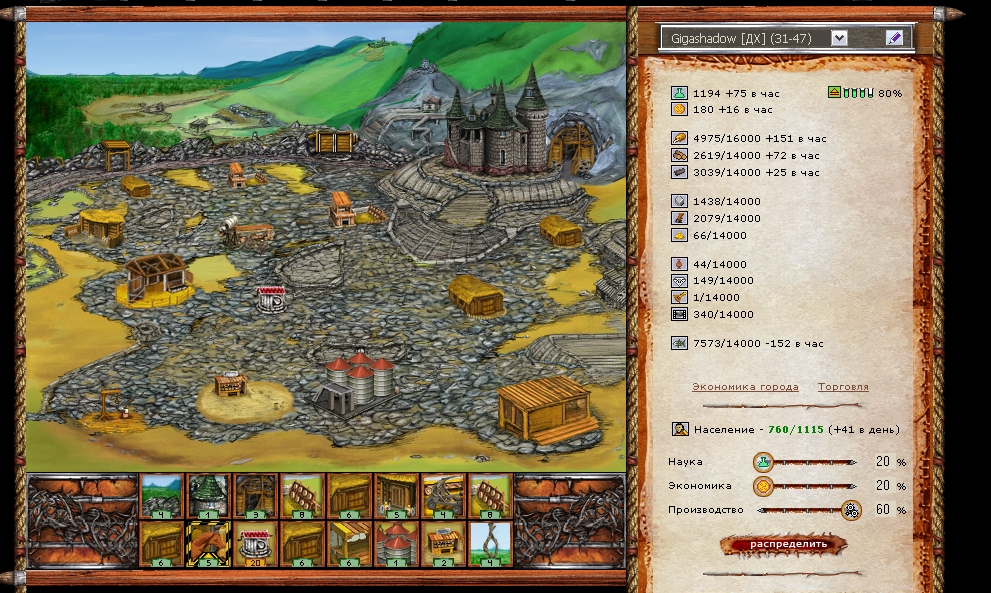Select the catapult workshop building icon
The width and height of the screenshot is (991, 593).
pos(444,495)
